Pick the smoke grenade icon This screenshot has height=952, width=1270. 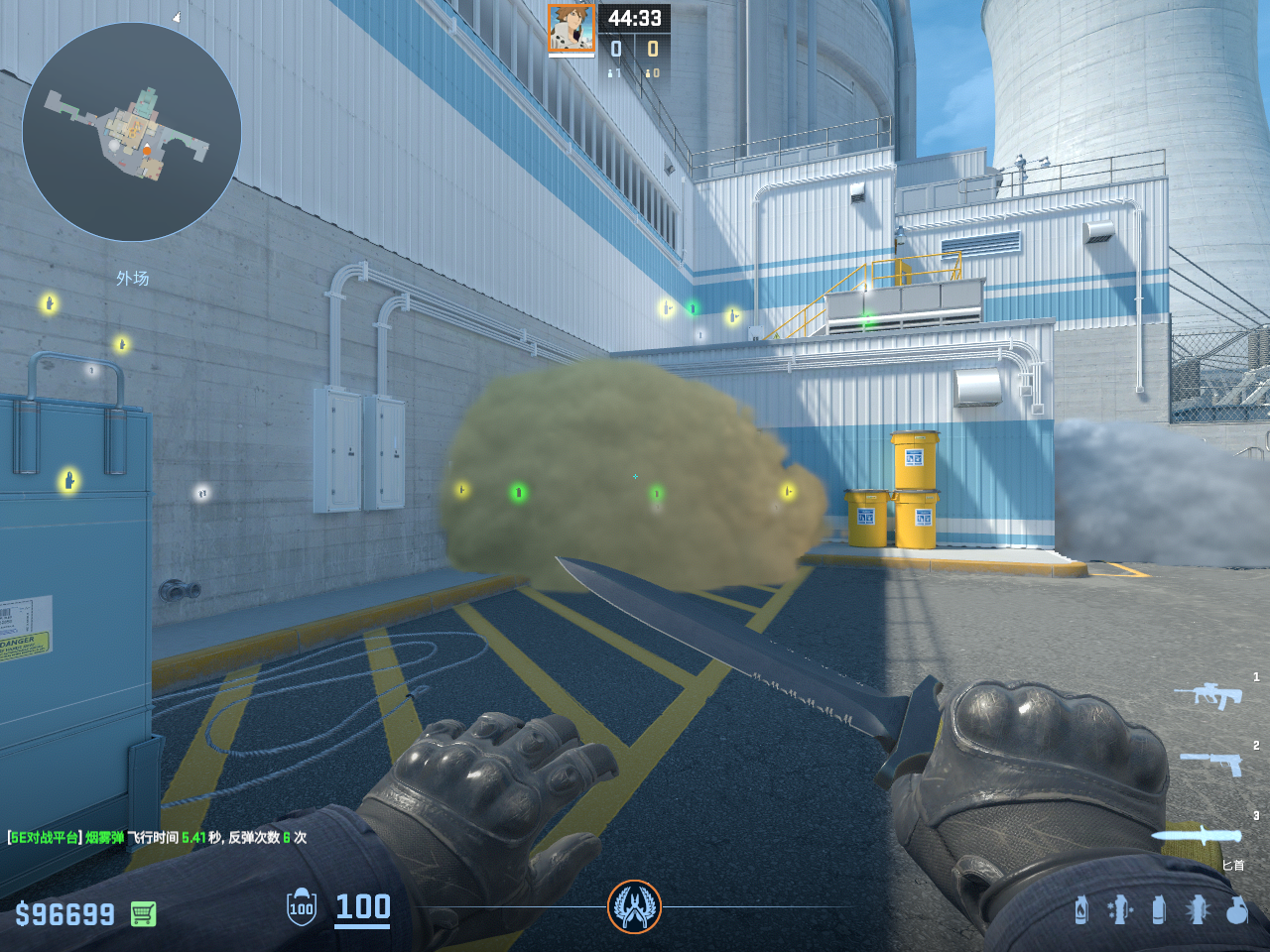click(x=1158, y=909)
